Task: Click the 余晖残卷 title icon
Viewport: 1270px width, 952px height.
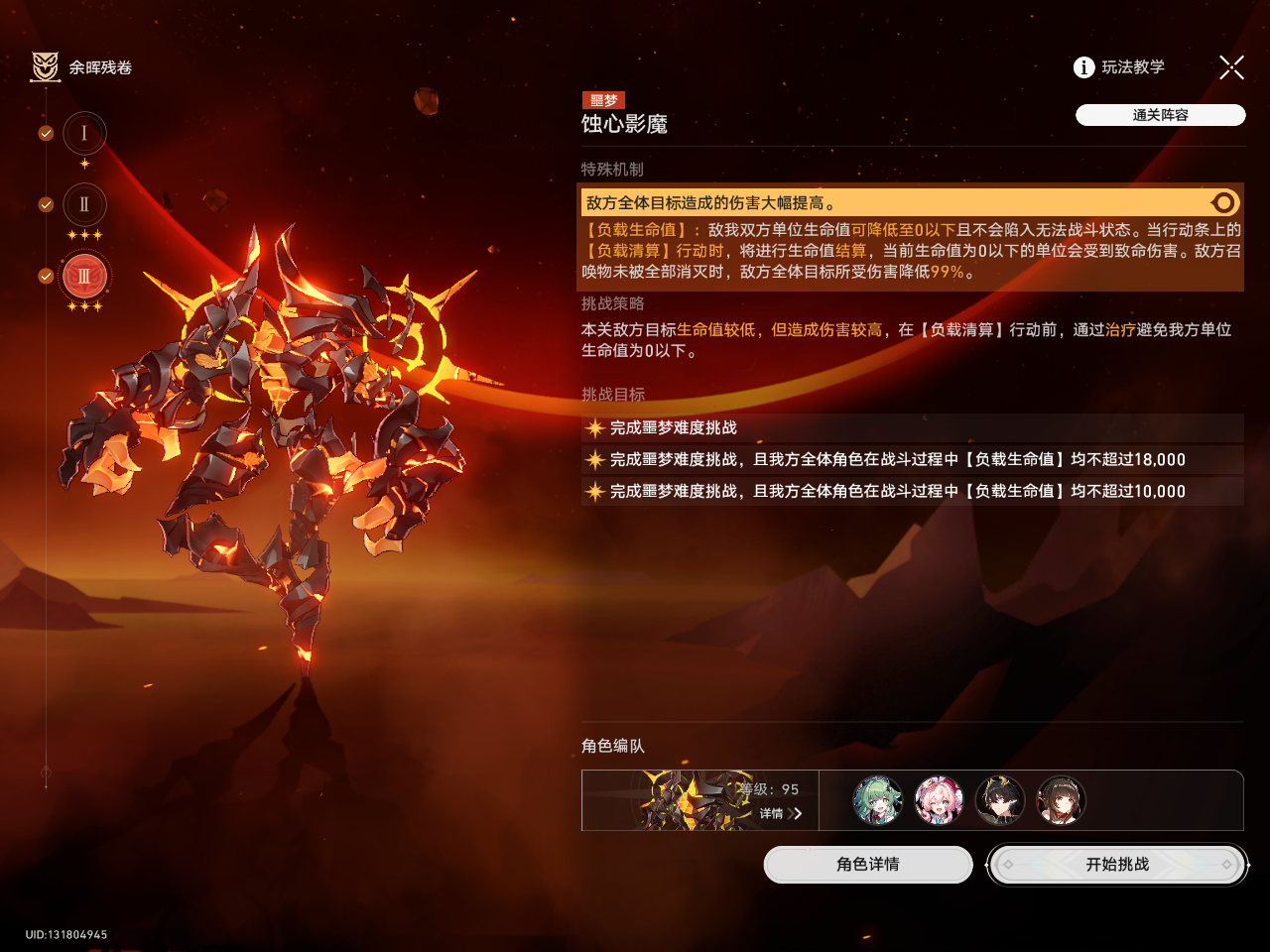Action: [46, 67]
